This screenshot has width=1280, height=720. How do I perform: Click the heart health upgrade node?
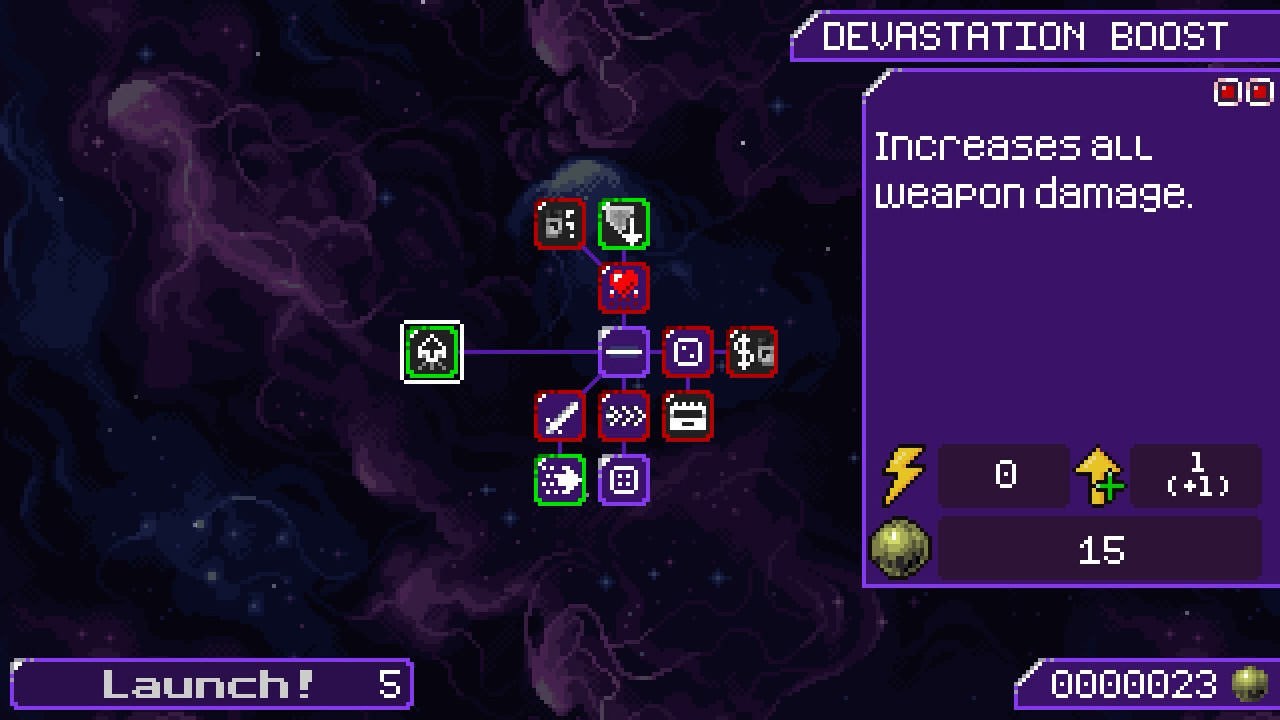click(x=624, y=287)
